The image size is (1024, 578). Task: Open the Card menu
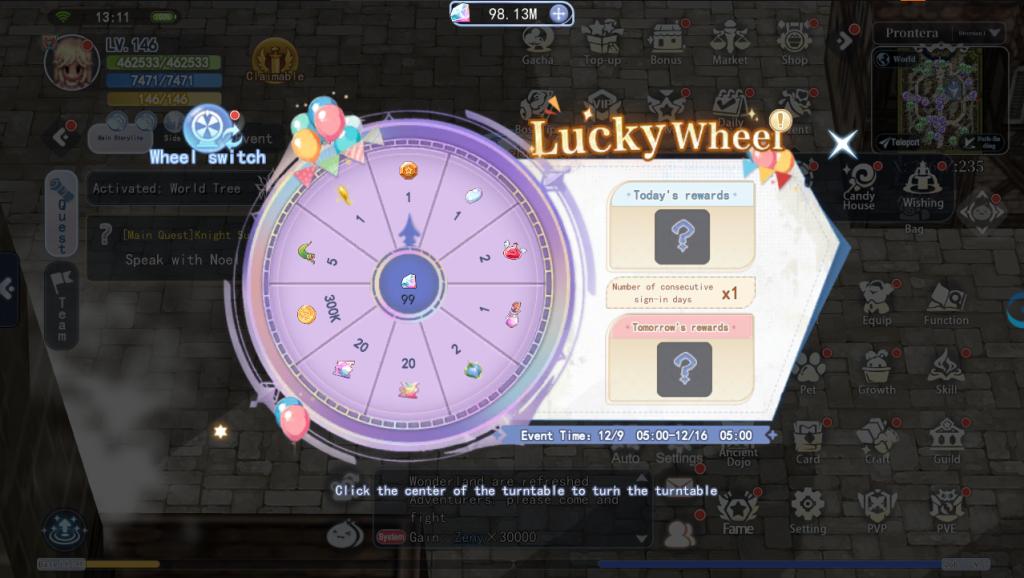click(808, 441)
